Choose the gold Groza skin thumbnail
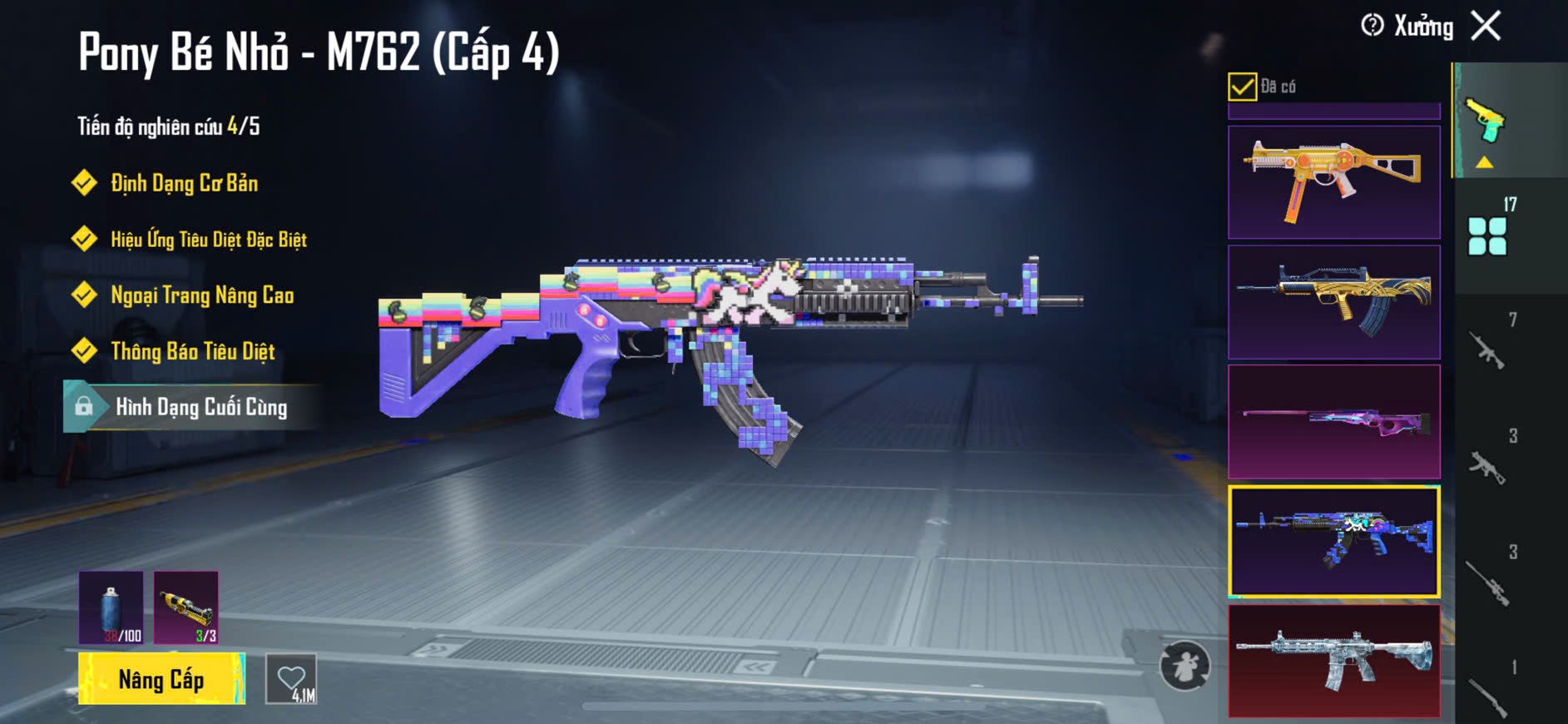 click(x=1333, y=302)
